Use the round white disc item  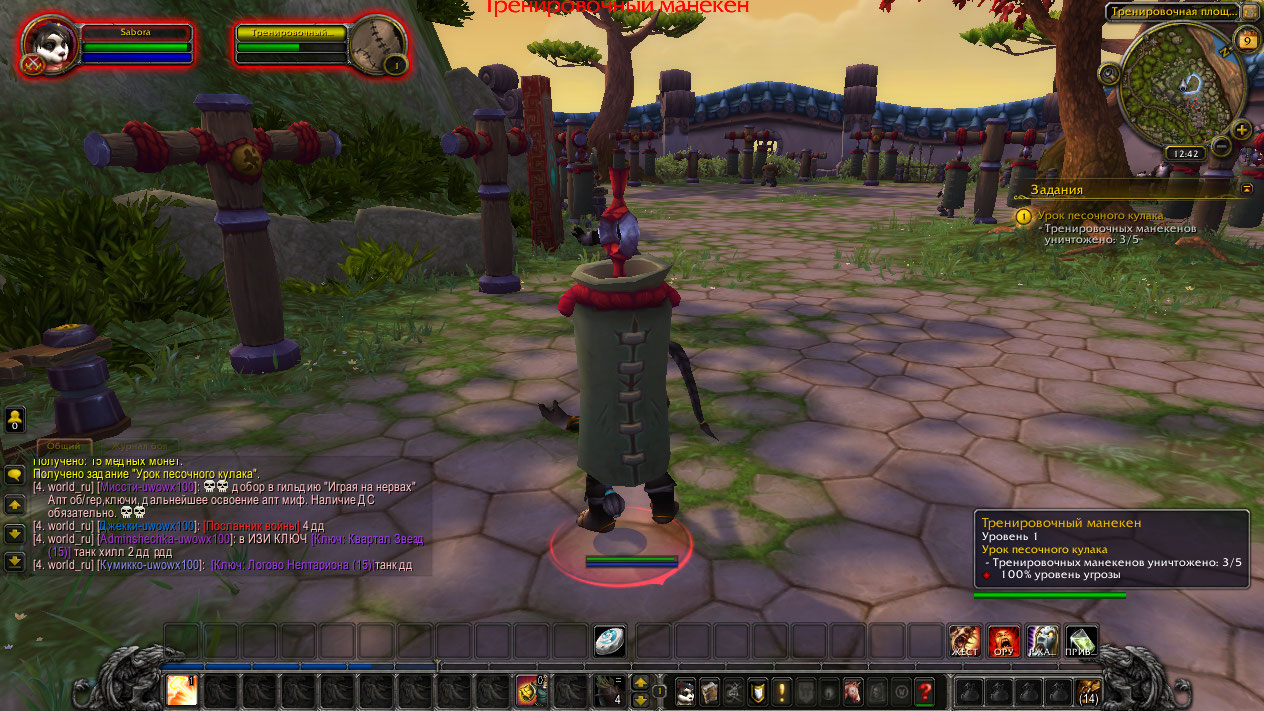pyautogui.click(x=609, y=641)
